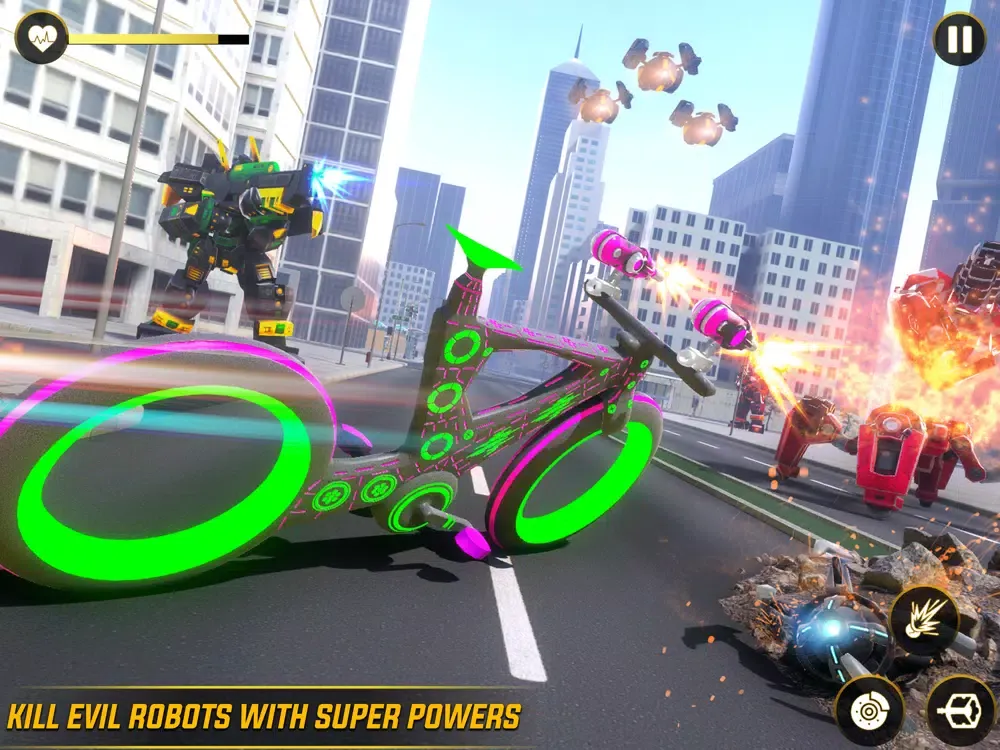Viewport: 1000px width, 750px height.
Task: Tap the brake disc button
Action: [869, 710]
